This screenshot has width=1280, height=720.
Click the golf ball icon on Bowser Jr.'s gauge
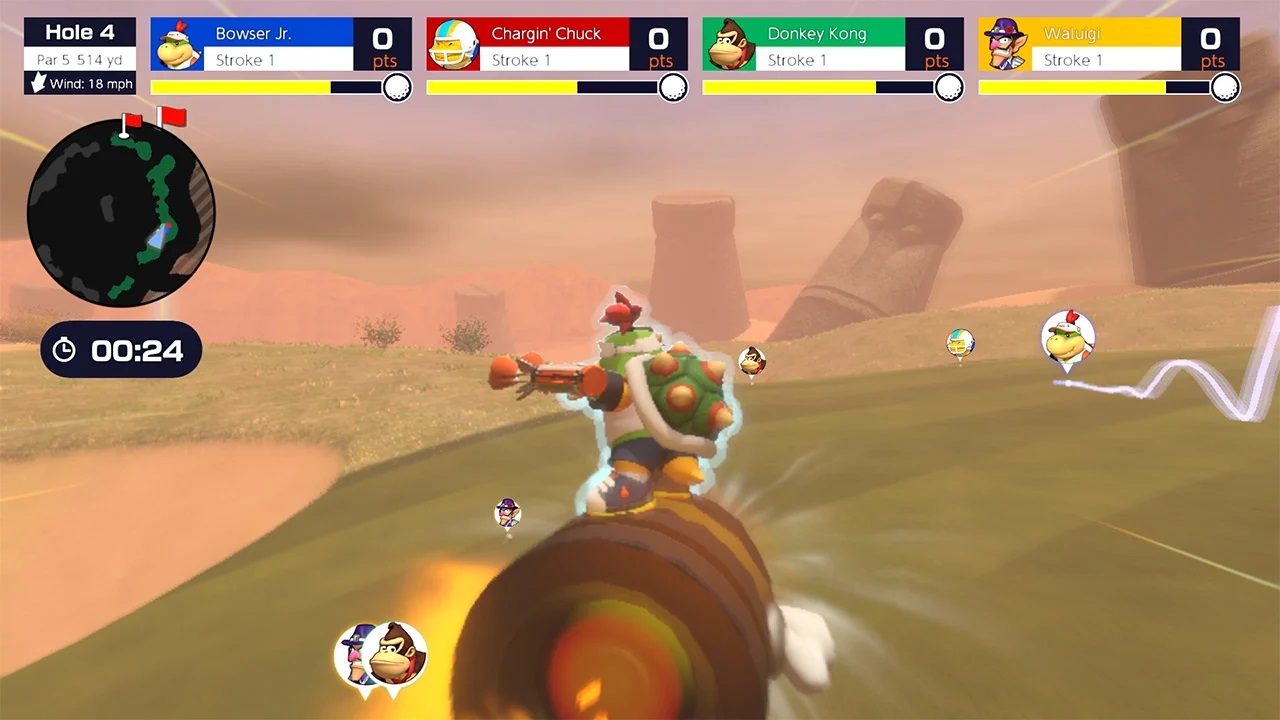point(393,88)
